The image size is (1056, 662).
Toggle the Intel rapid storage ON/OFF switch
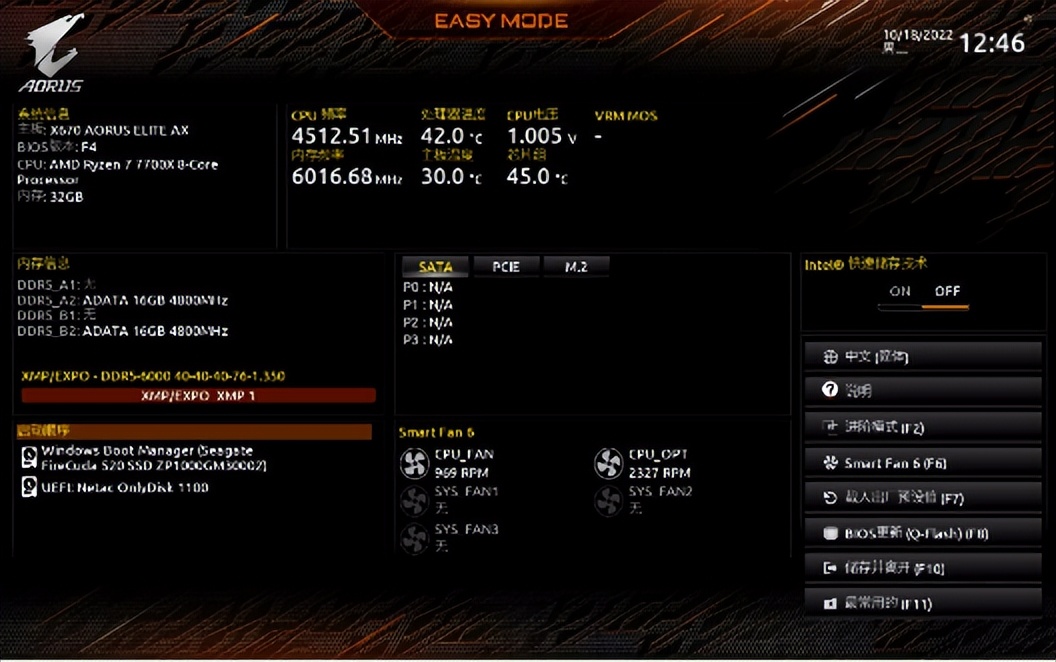tap(923, 297)
